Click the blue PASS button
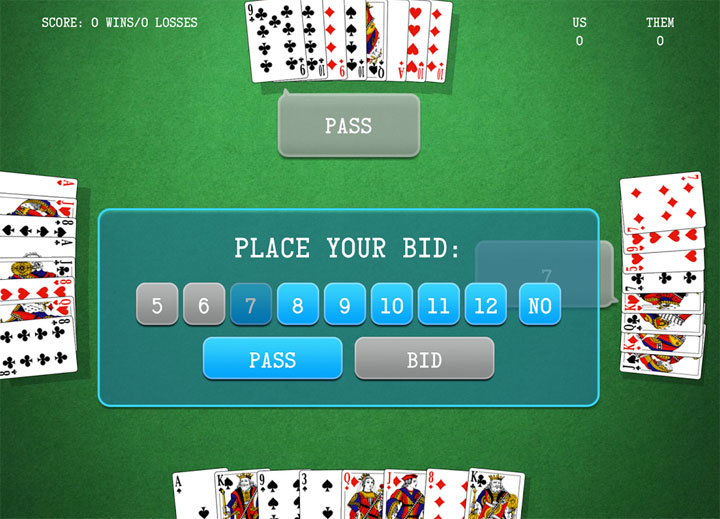This screenshot has height=519, width=720. 272,359
